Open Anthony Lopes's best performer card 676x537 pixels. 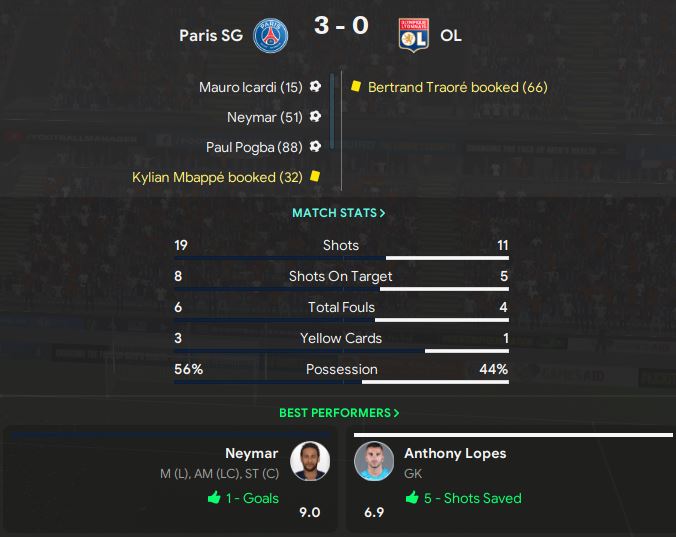[x=509, y=480]
